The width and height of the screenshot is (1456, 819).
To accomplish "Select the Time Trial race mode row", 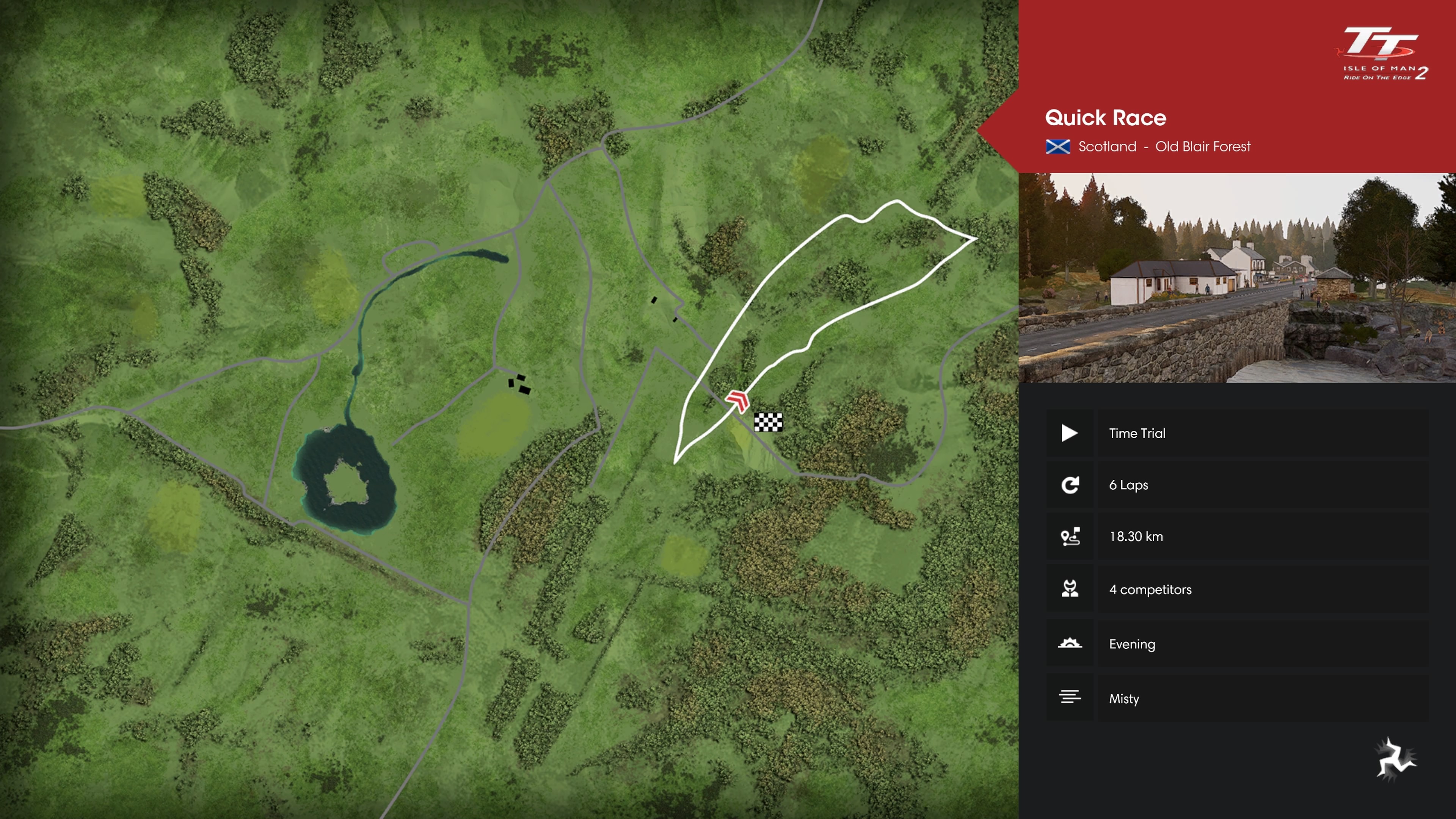I will 1237,433.
